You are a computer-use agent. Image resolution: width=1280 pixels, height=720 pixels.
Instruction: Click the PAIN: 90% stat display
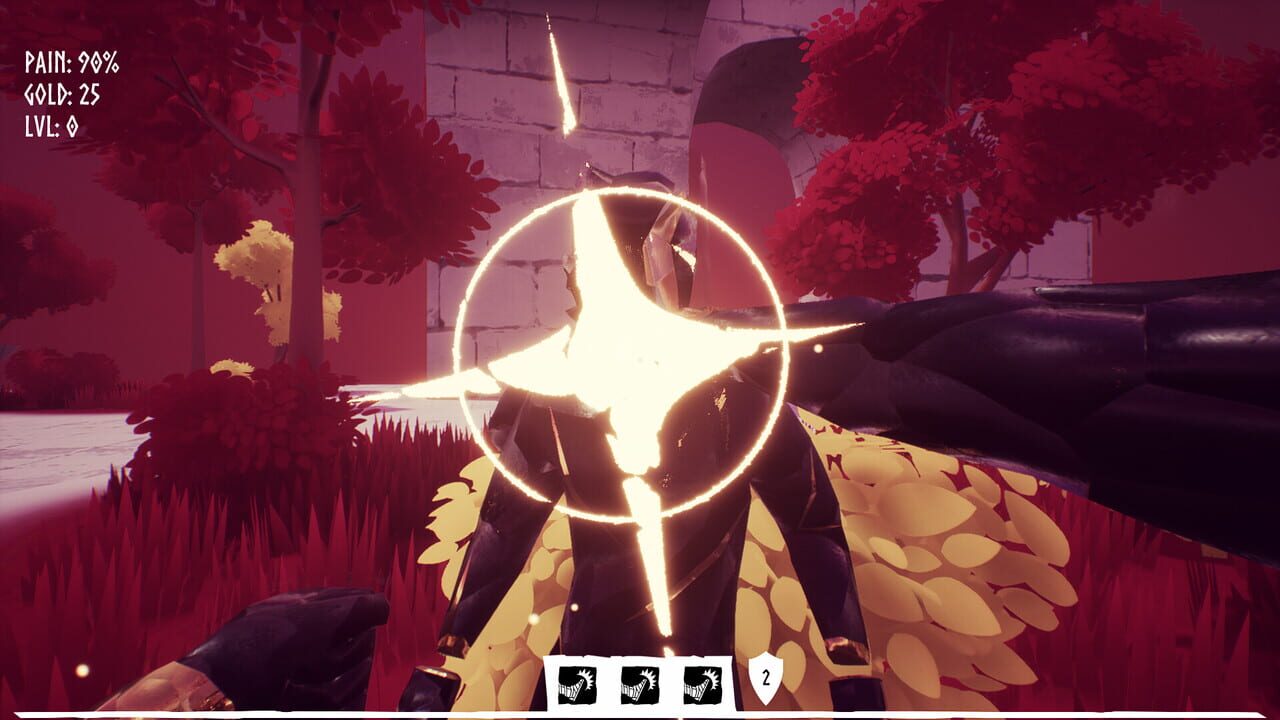coord(67,61)
